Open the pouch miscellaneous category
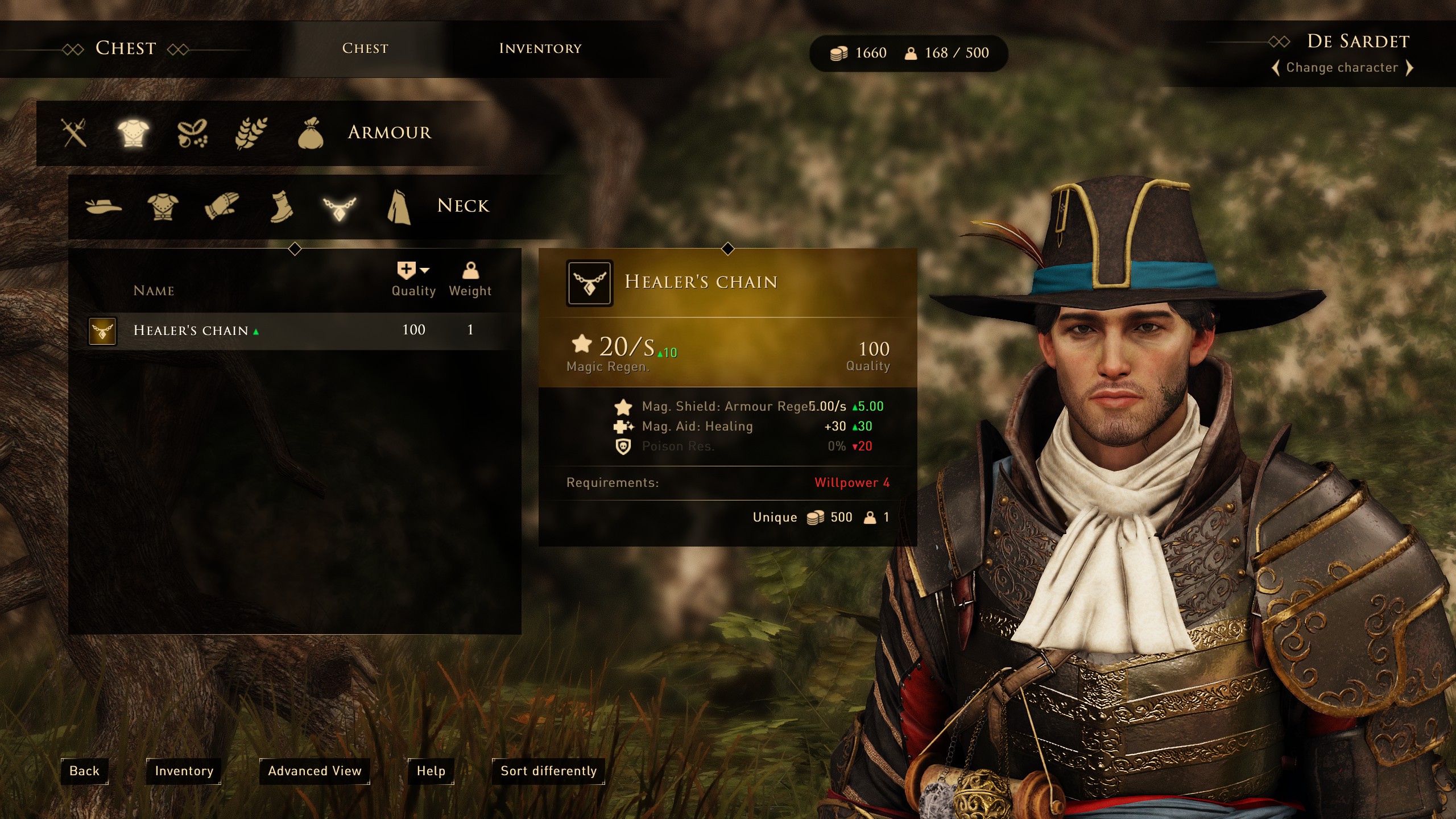Image resolution: width=1456 pixels, height=819 pixels. point(311,133)
